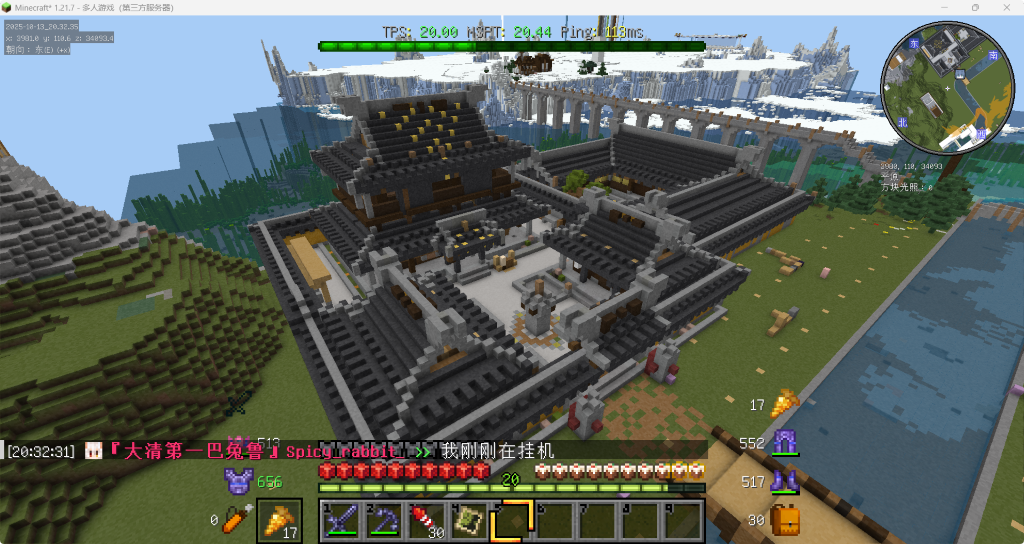The height and width of the screenshot is (544, 1024).
Task: Click the netherite leggings durability icon
Action: point(783,442)
